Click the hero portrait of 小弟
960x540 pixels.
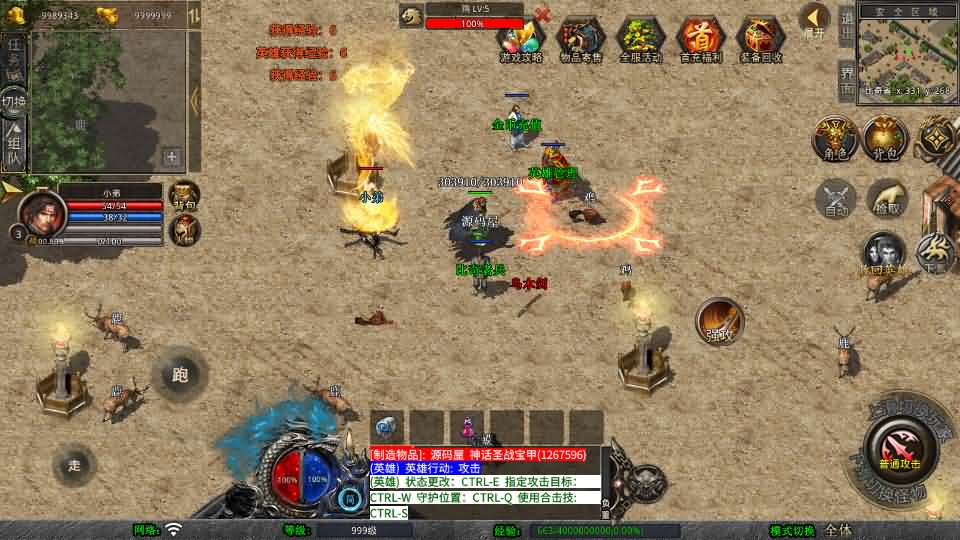[x=42, y=212]
